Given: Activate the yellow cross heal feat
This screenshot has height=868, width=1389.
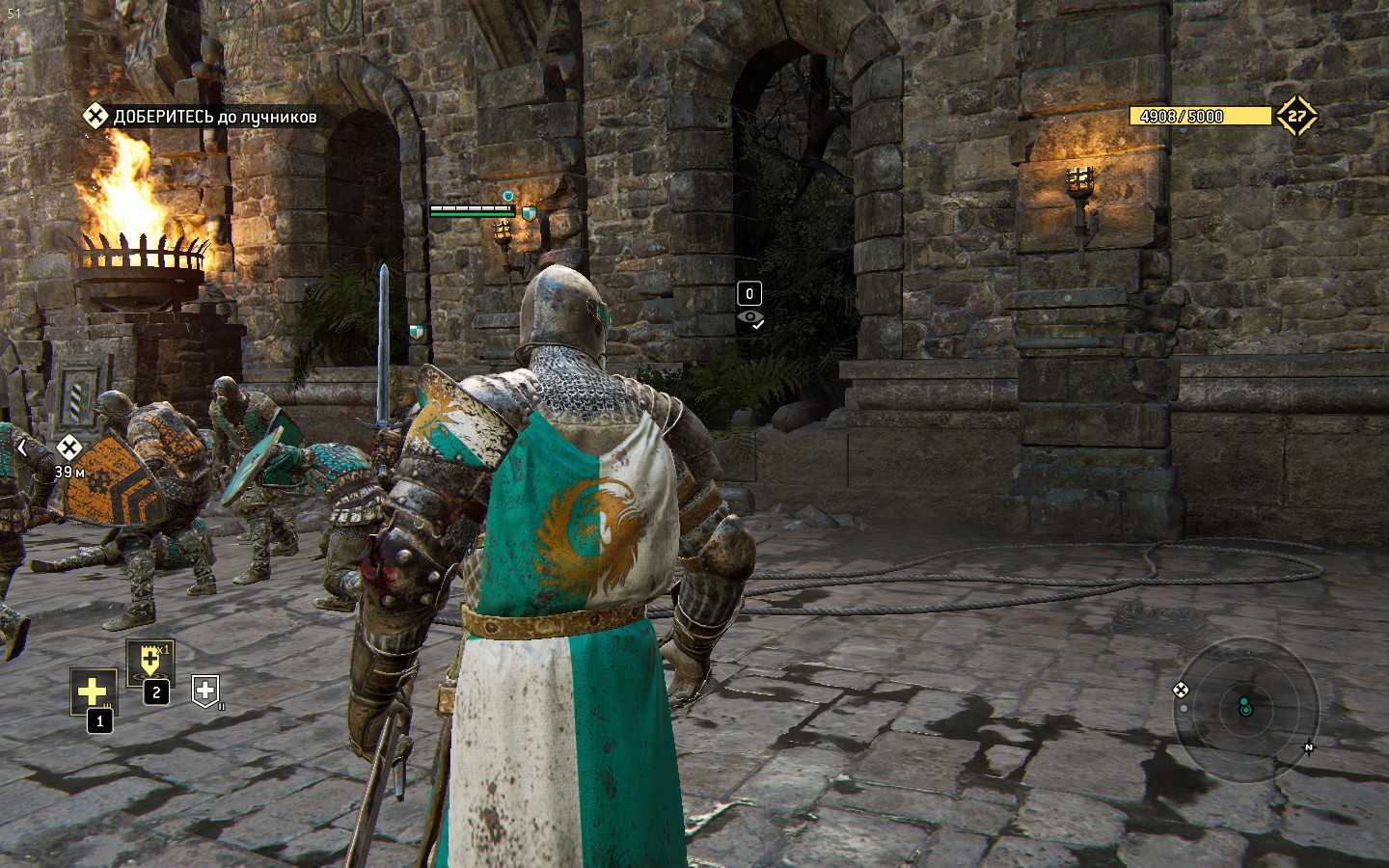Looking at the screenshot, I should (x=93, y=692).
